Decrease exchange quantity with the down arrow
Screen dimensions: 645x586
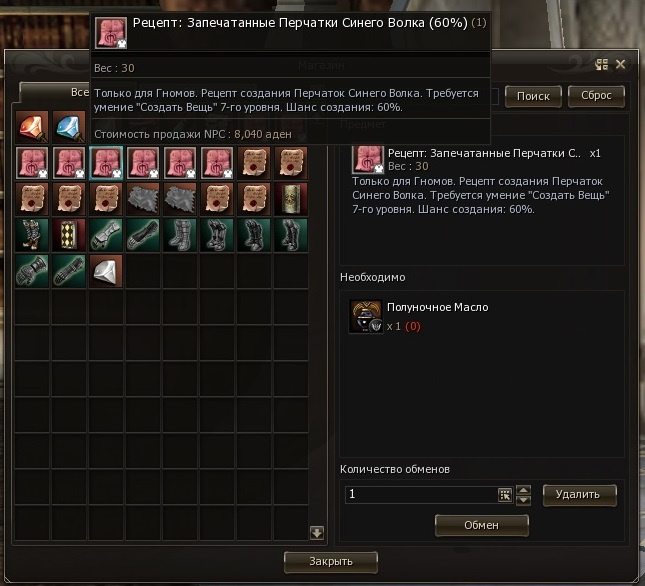(x=523, y=500)
